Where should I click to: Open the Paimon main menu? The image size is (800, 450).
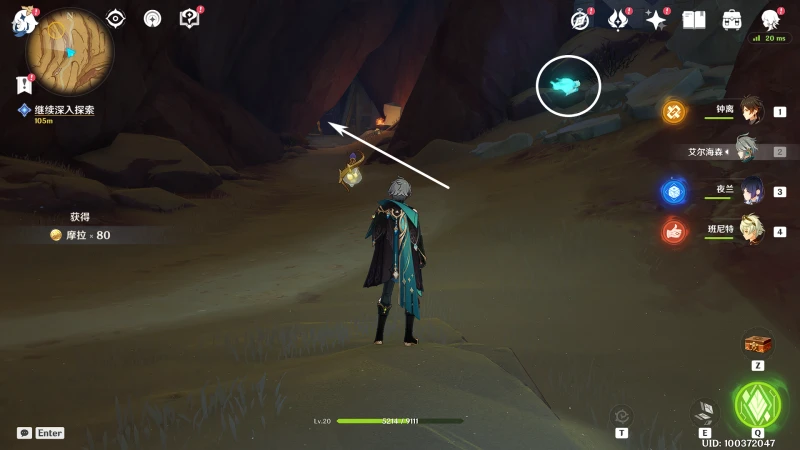pyautogui.click(x=24, y=22)
